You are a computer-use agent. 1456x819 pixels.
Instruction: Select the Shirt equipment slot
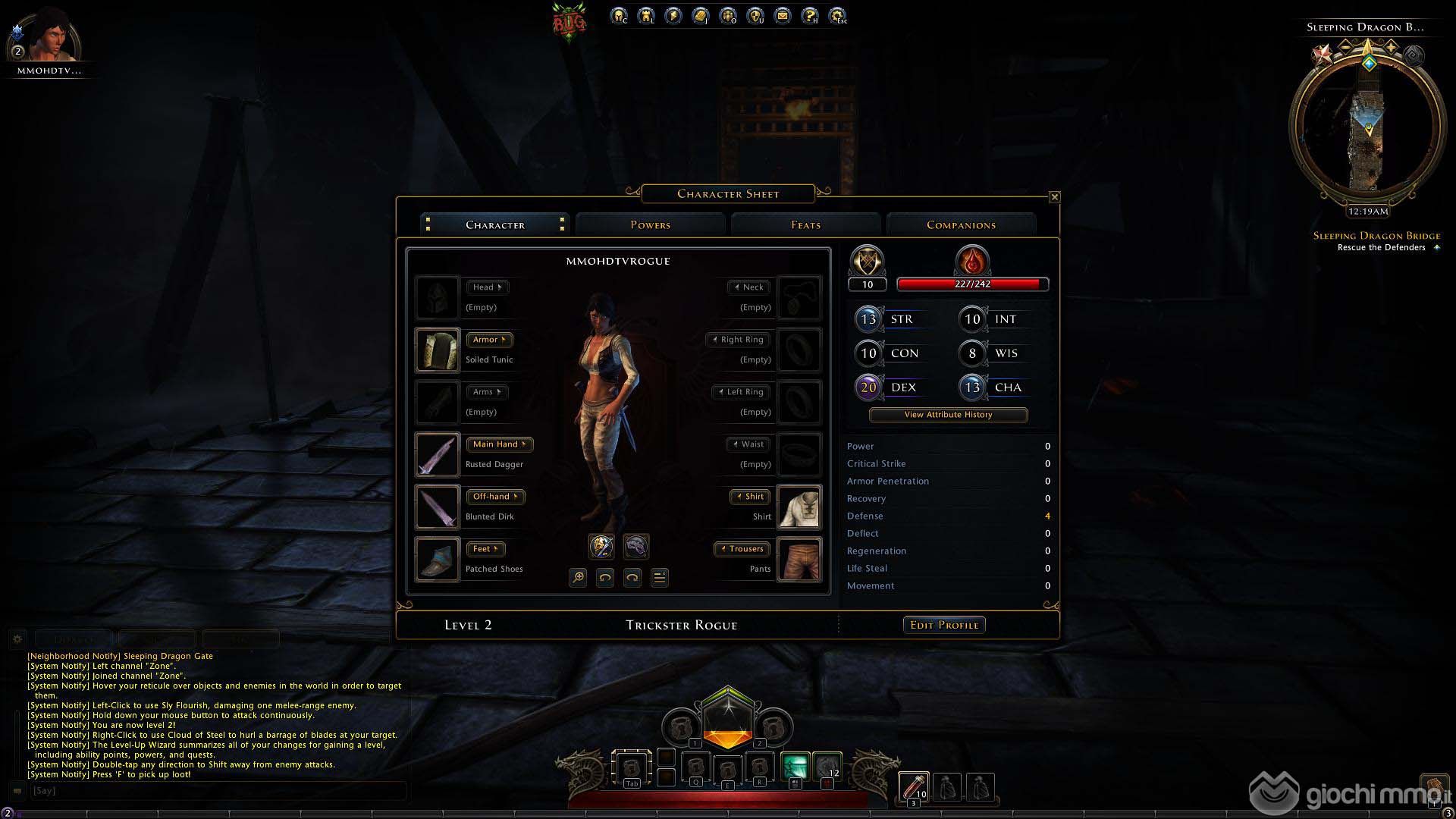coord(799,507)
